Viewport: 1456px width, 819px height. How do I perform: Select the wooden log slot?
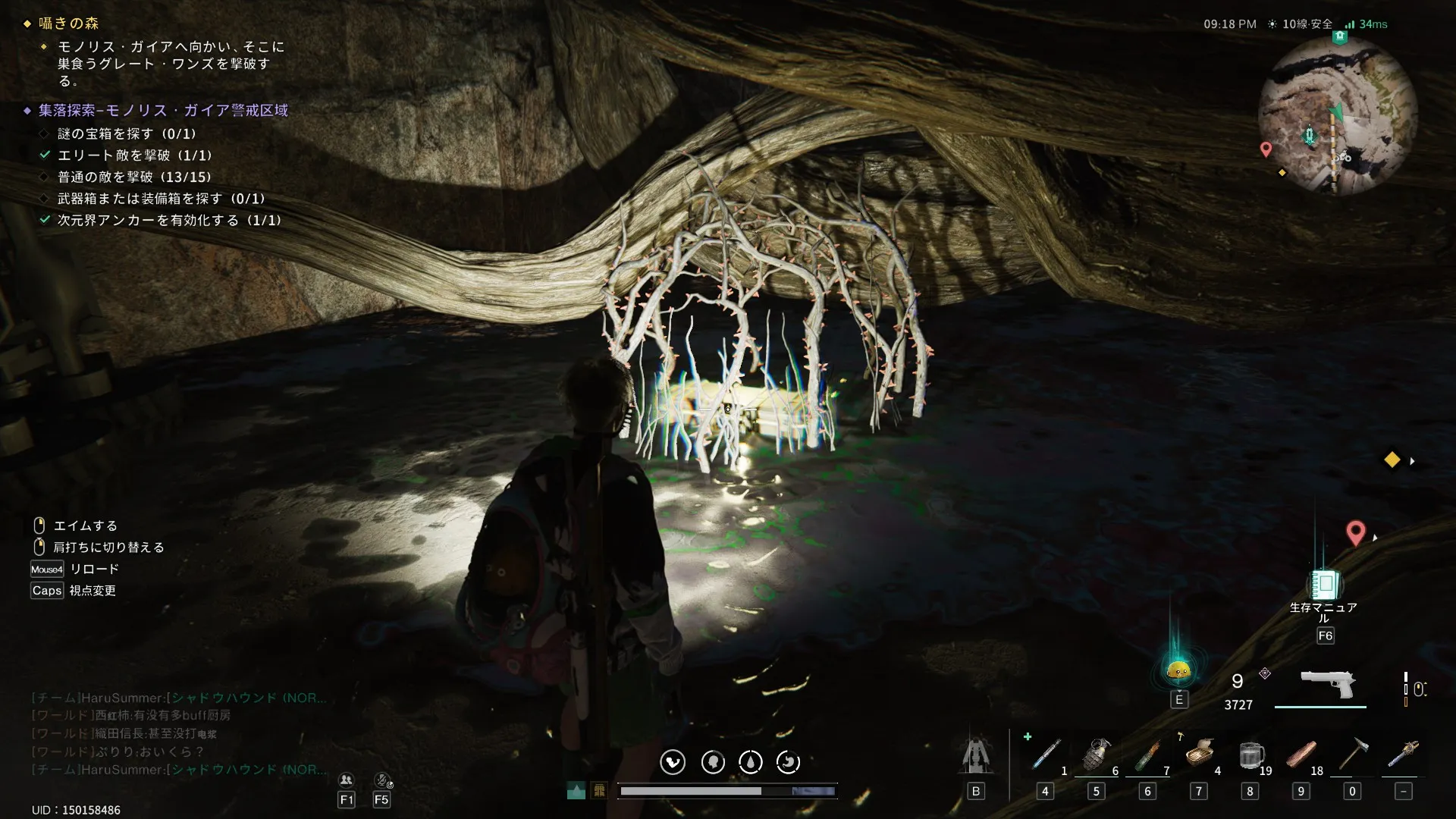1301,755
